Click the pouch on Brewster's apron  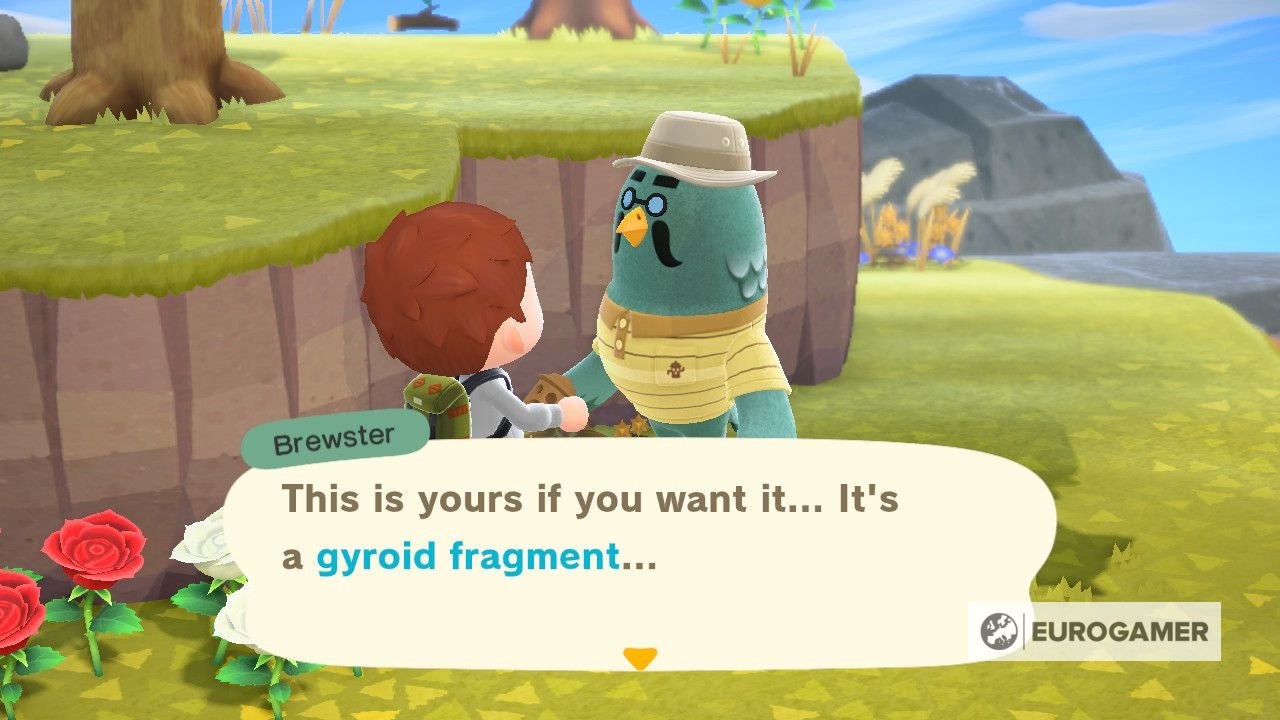pos(680,370)
